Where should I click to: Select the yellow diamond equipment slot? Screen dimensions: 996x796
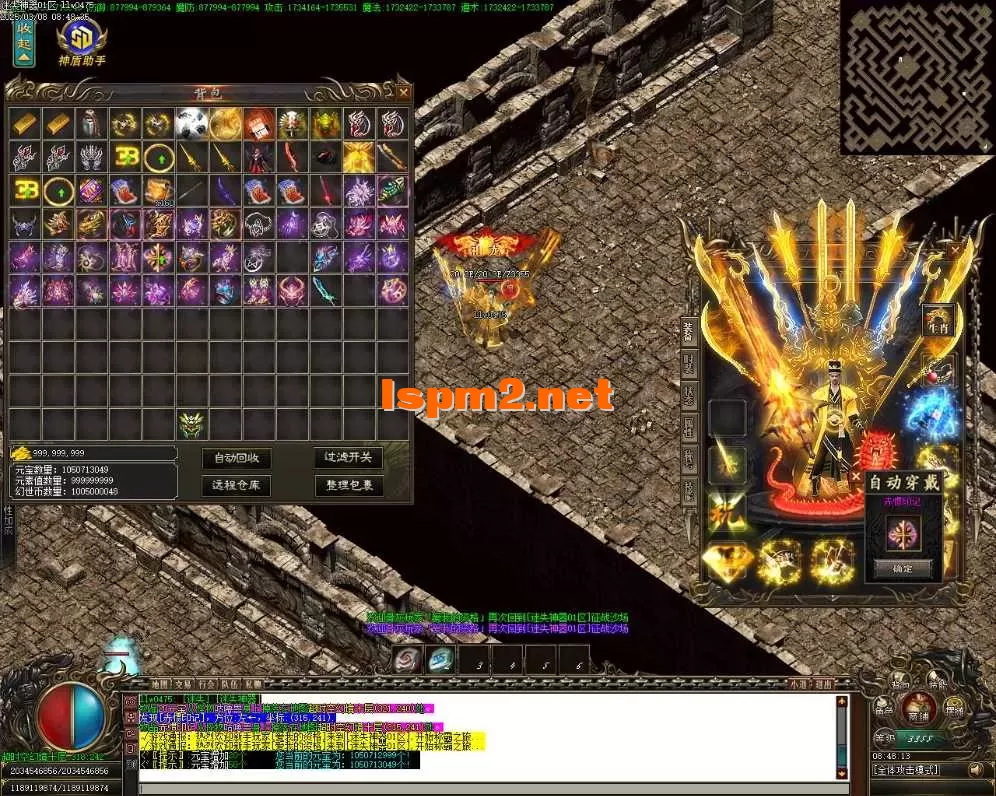[727, 562]
